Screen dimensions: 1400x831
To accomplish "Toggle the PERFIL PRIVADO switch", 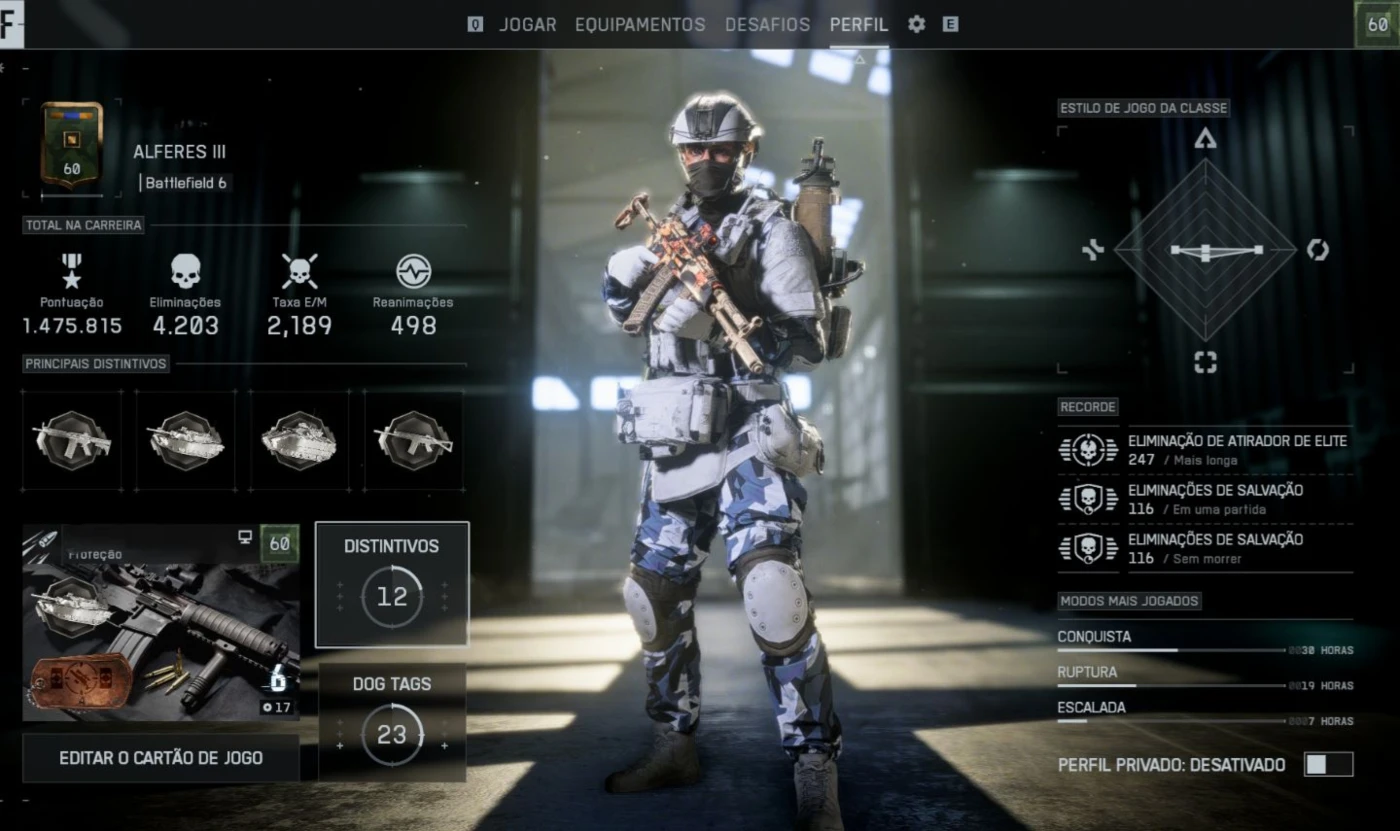I will point(1328,765).
